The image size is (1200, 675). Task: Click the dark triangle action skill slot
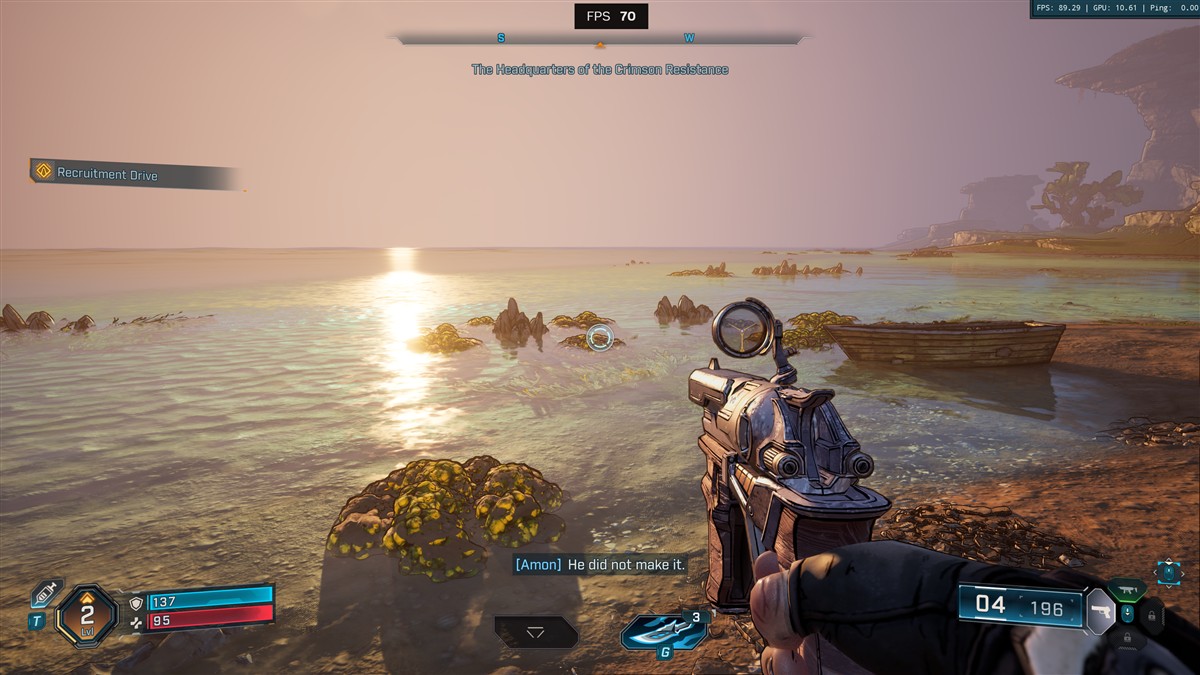click(536, 632)
